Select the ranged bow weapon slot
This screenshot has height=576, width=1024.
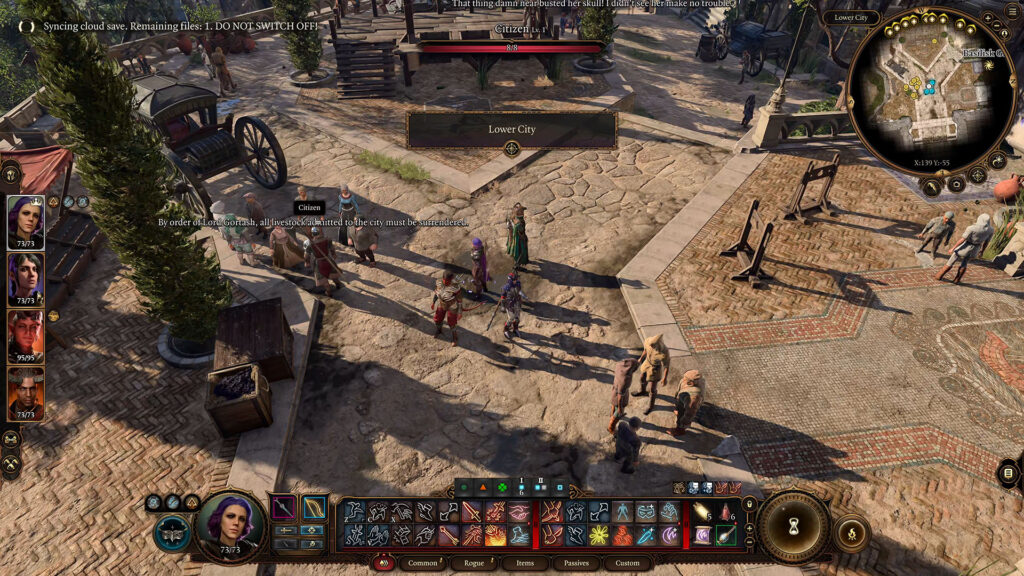[314, 508]
